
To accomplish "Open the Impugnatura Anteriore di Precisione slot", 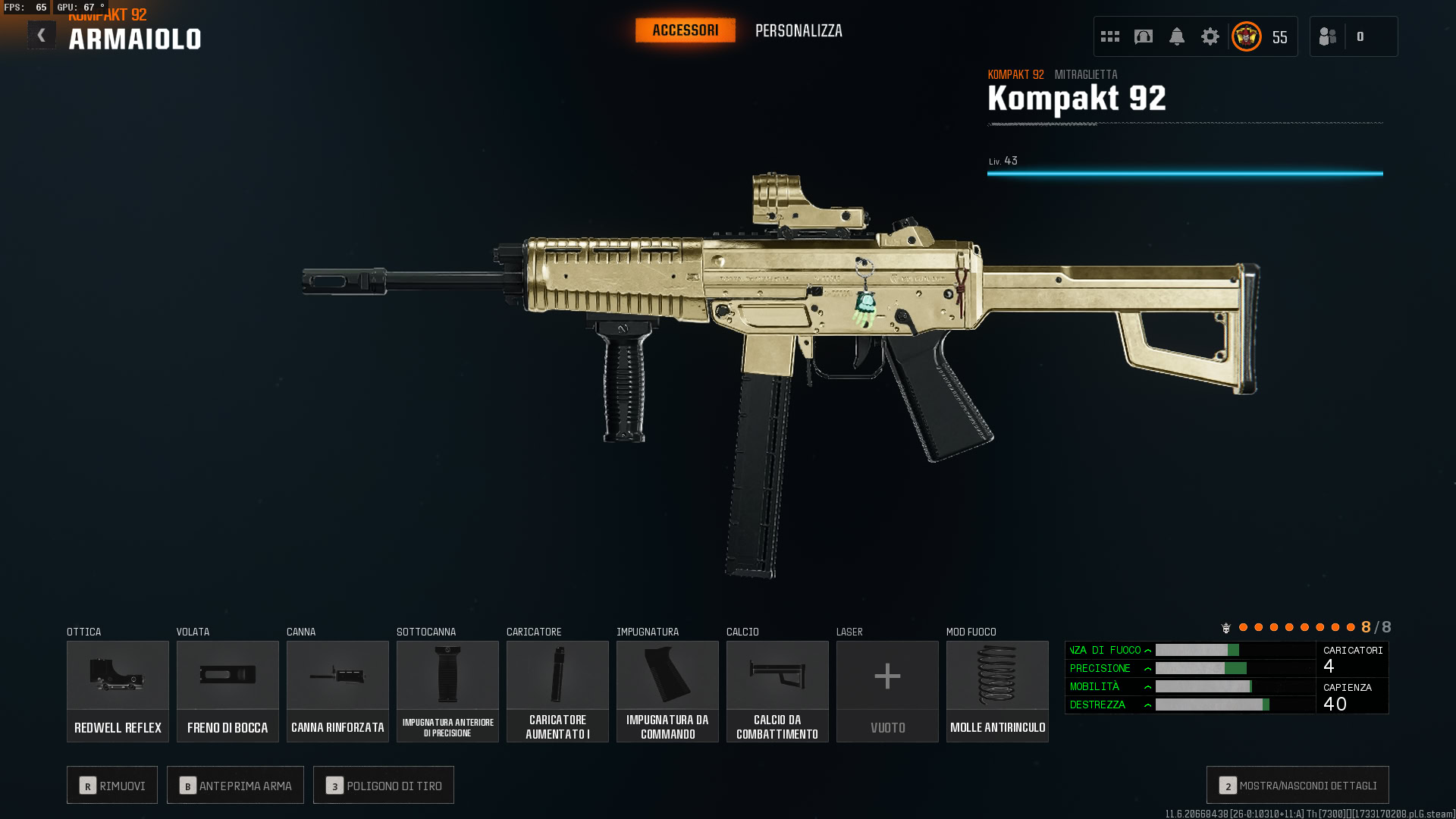I will pos(447,691).
